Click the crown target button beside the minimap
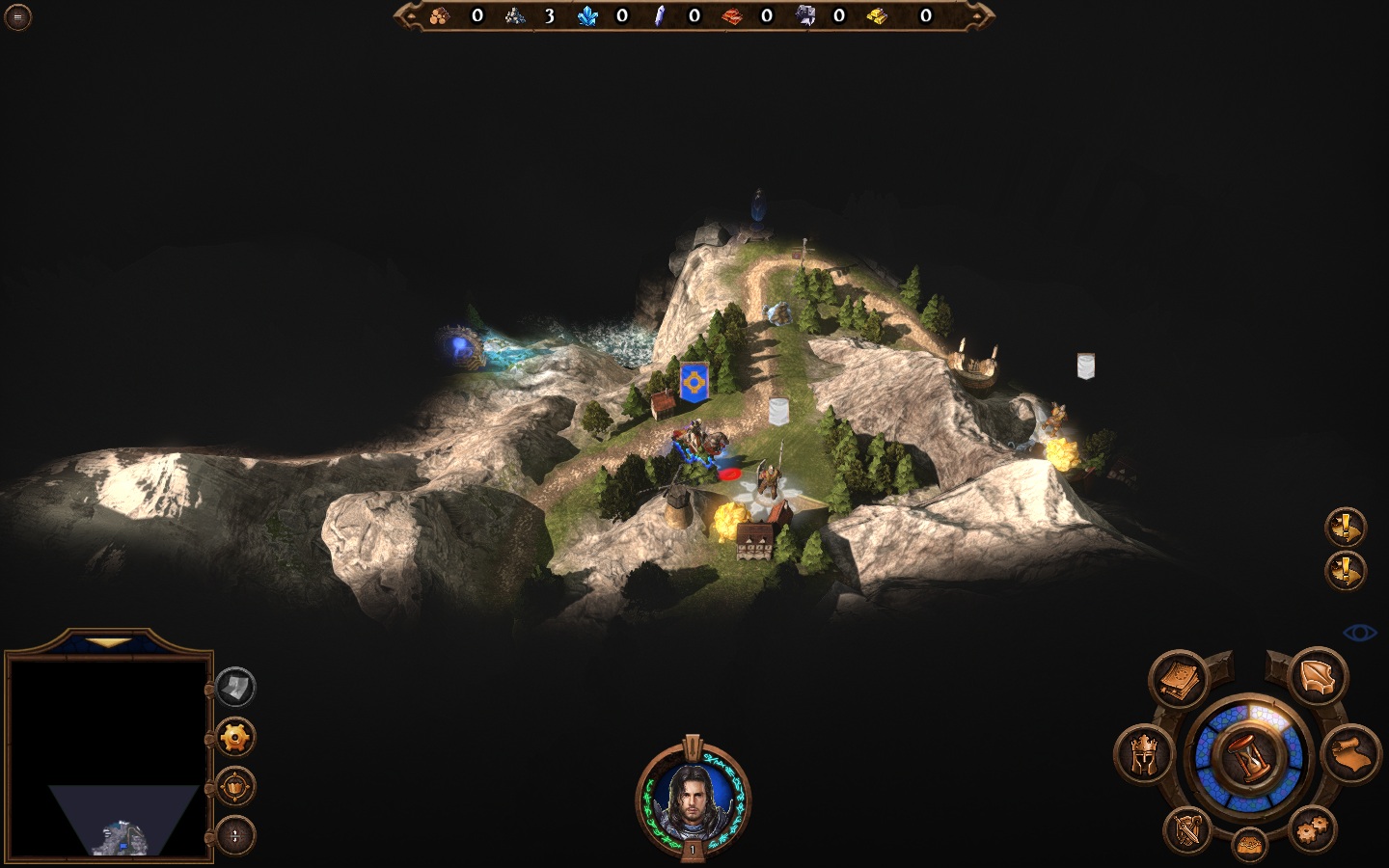 point(234,787)
